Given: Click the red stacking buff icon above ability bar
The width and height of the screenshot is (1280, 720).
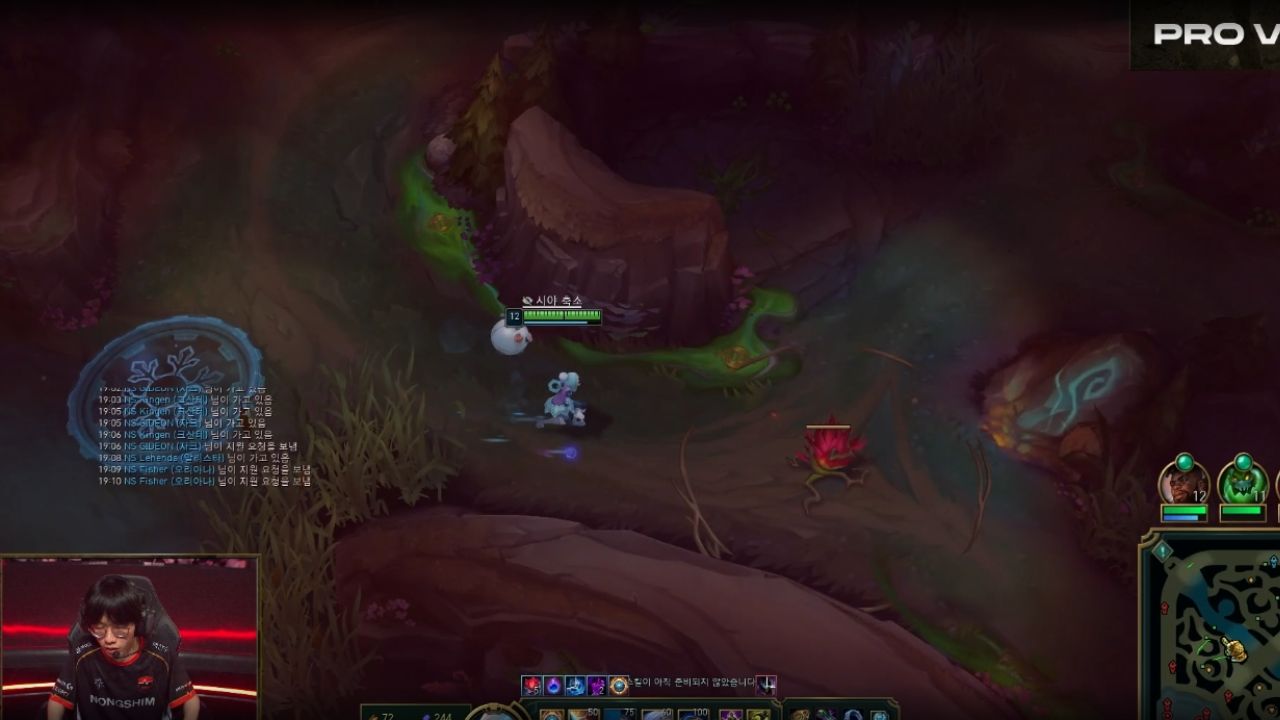Looking at the screenshot, I should coord(530,685).
